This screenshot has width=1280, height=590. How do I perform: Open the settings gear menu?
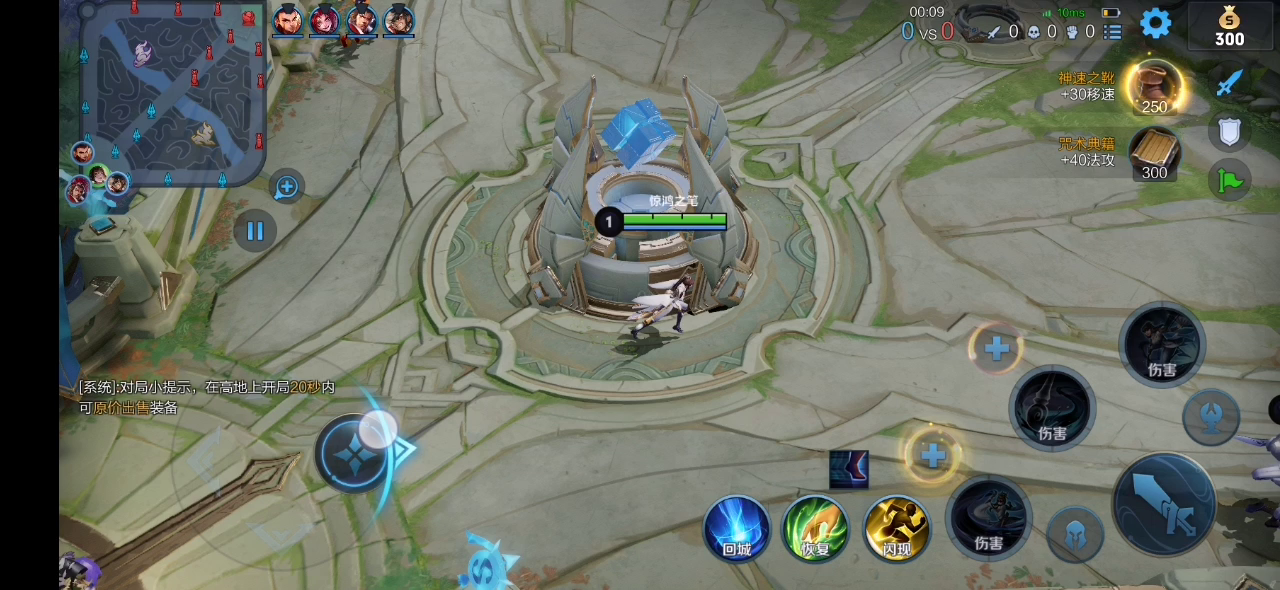1155,23
